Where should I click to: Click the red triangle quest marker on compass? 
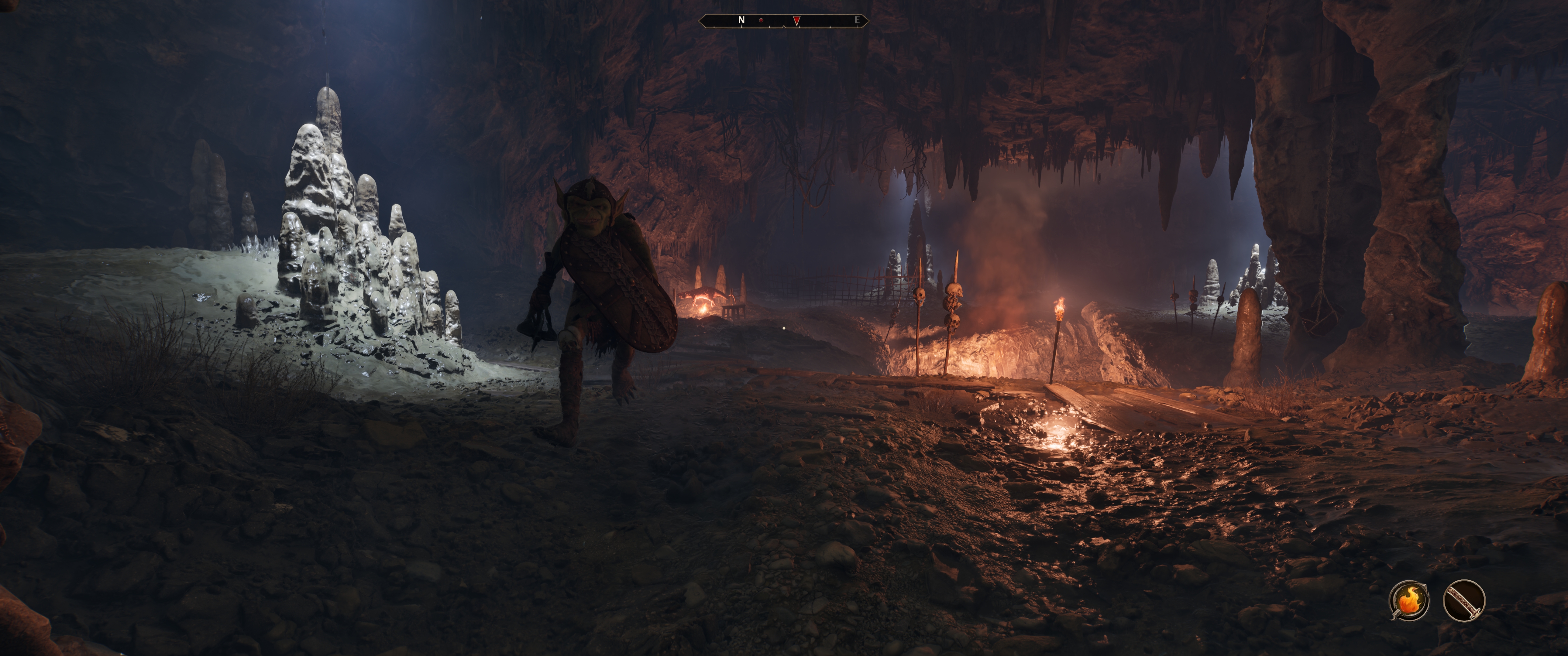click(x=796, y=21)
